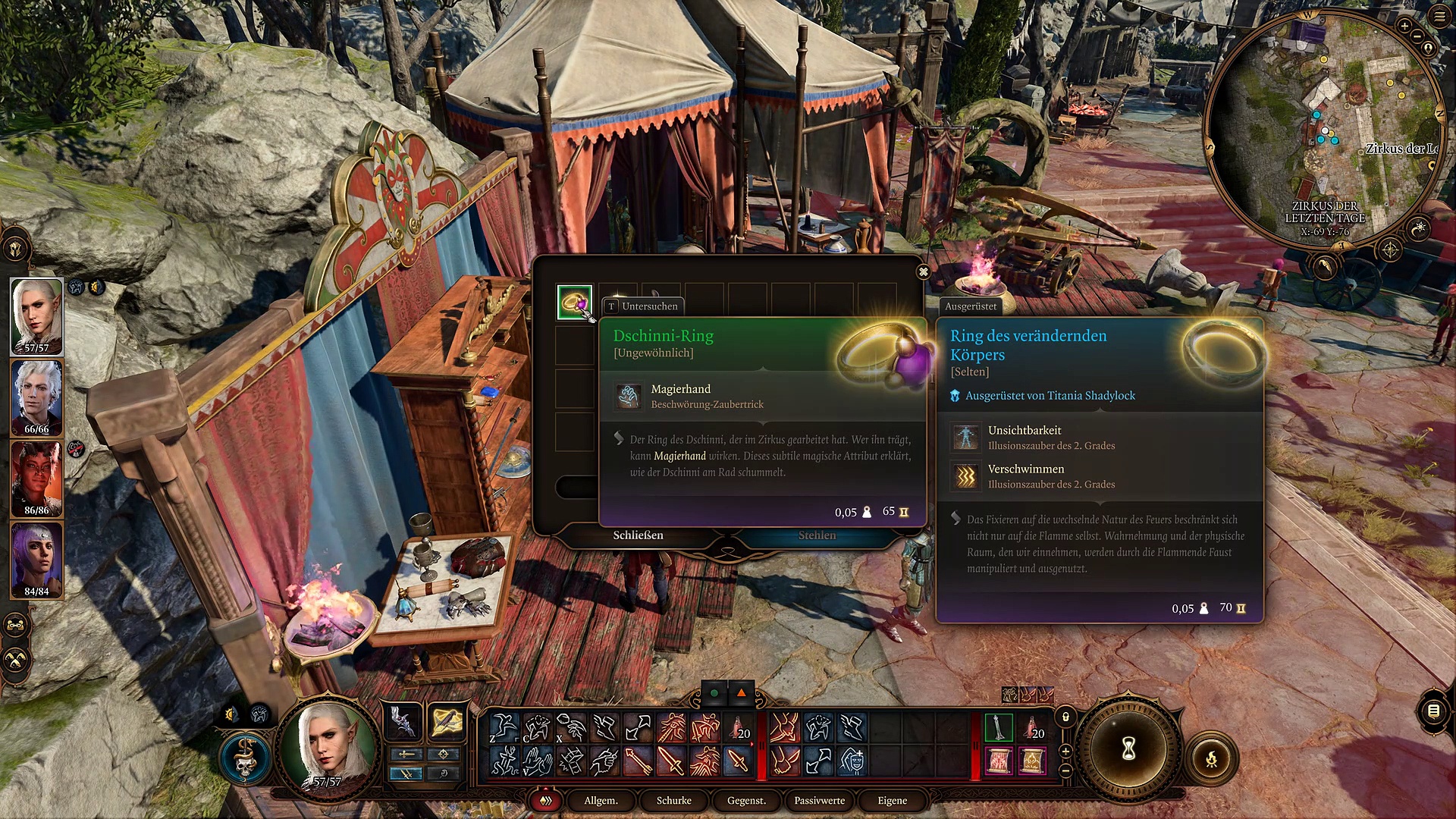1456x819 pixels.
Task: Show the Gegenst. hotbar tab
Action: click(x=746, y=801)
